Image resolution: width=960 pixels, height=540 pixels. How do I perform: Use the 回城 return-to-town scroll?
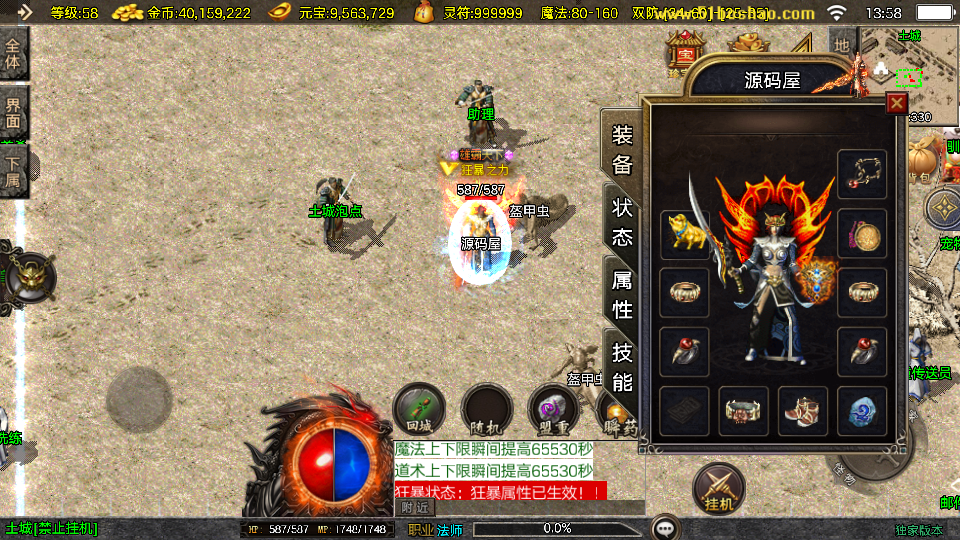point(419,409)
